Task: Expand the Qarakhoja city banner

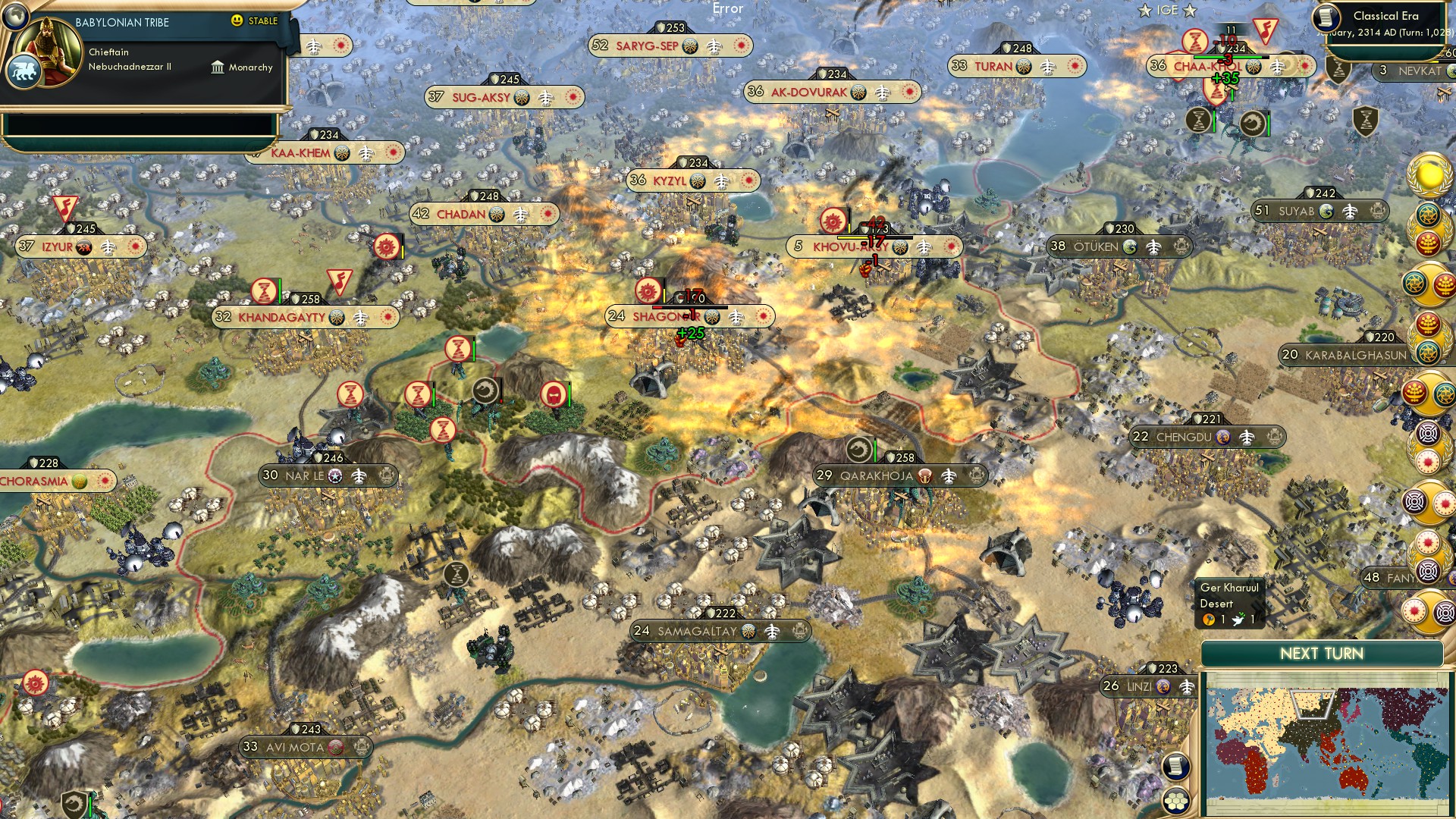Action: [x=895, y=475]
